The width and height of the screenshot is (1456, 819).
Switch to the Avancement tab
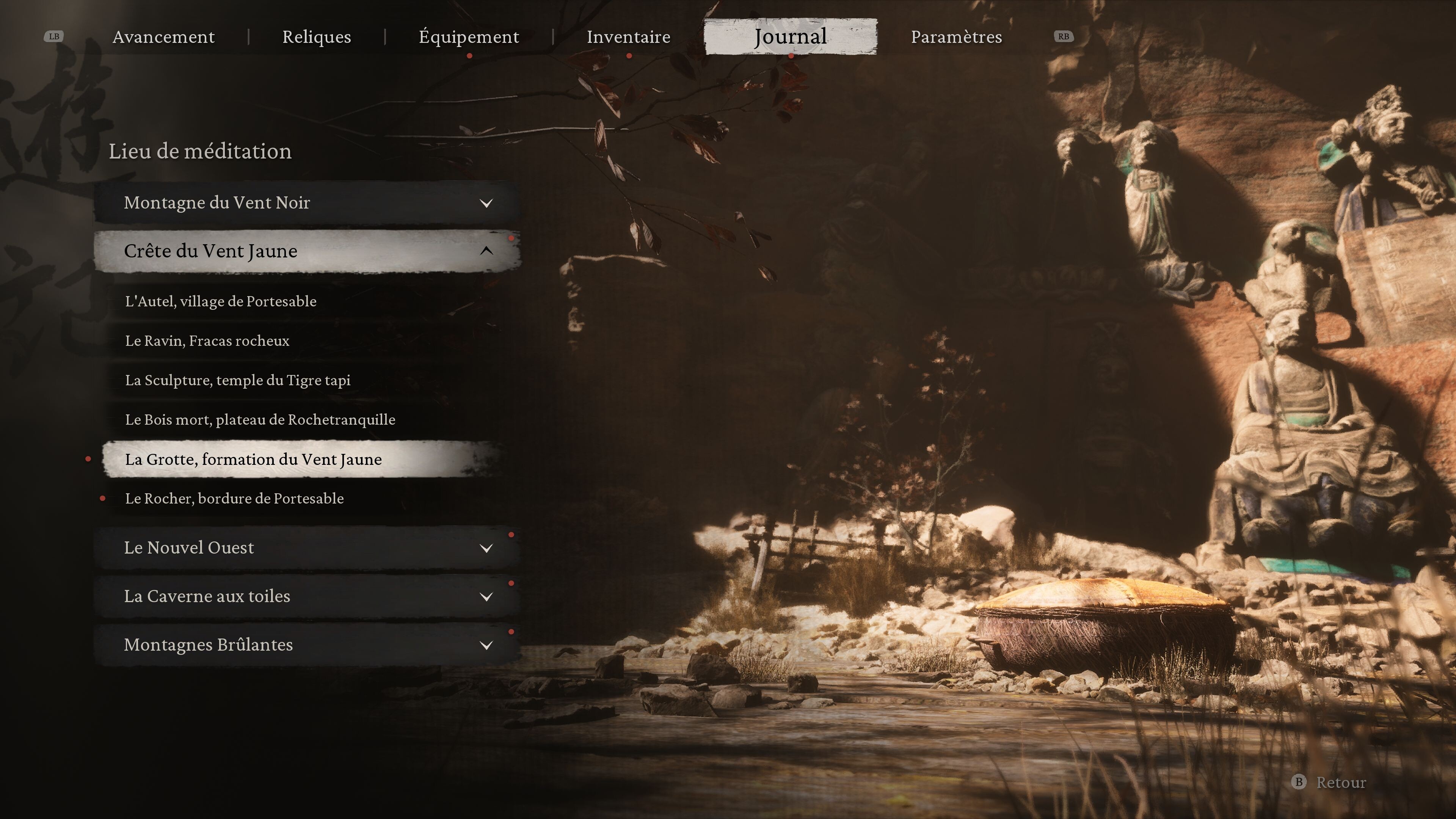(x=163, y=37)
